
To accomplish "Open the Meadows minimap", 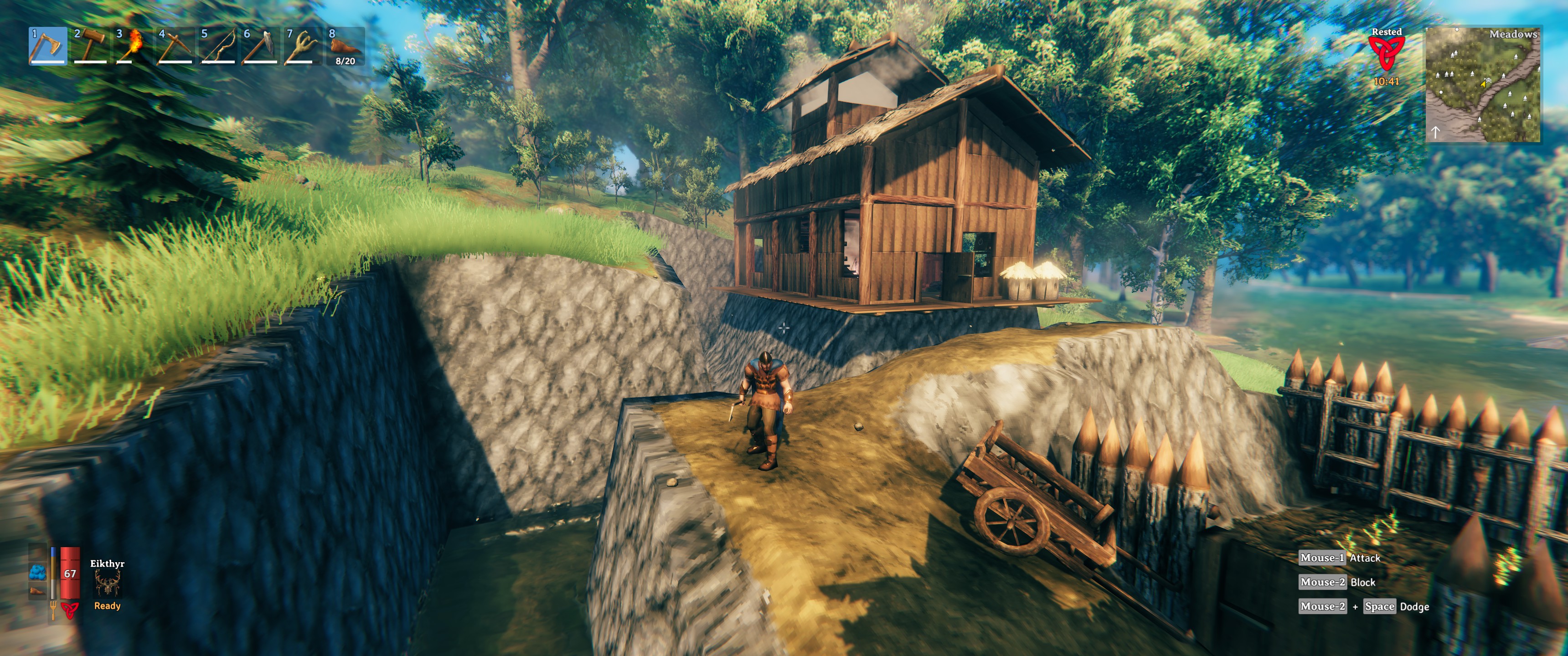I will pyautogui.click(x=1483, y=85).
